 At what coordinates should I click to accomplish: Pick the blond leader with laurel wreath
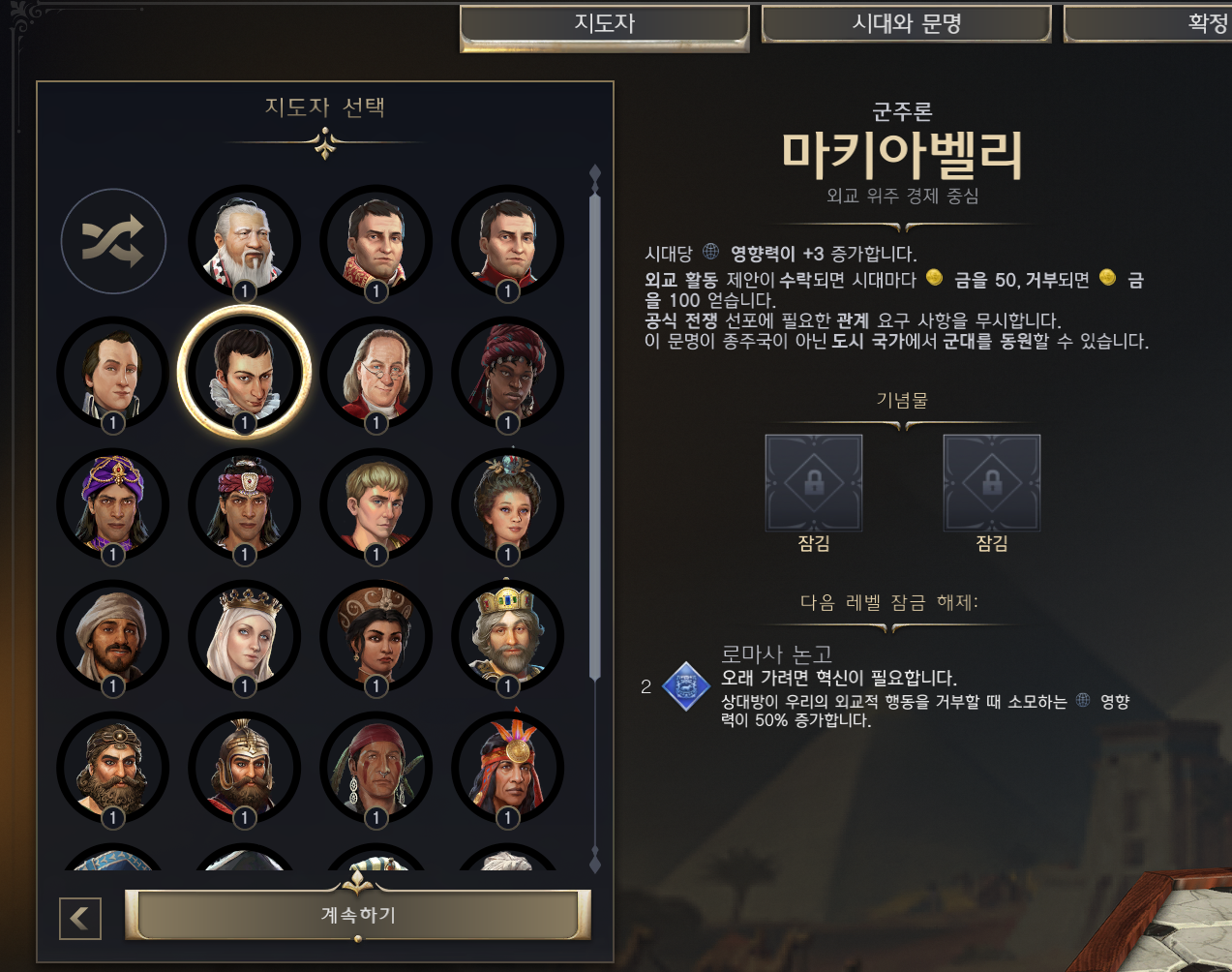click(x=376, y=503)
